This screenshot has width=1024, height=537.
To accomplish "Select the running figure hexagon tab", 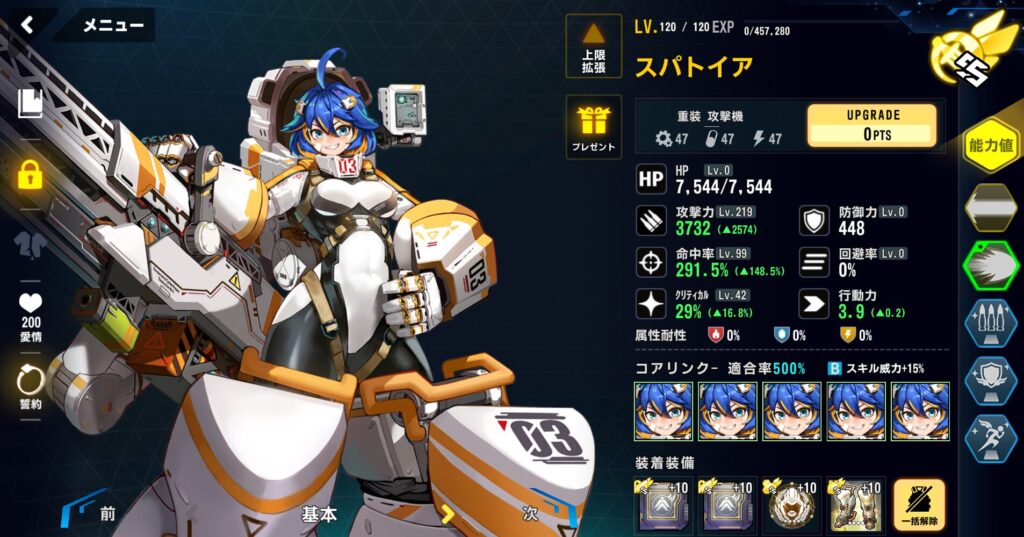I will coord(991,438).
